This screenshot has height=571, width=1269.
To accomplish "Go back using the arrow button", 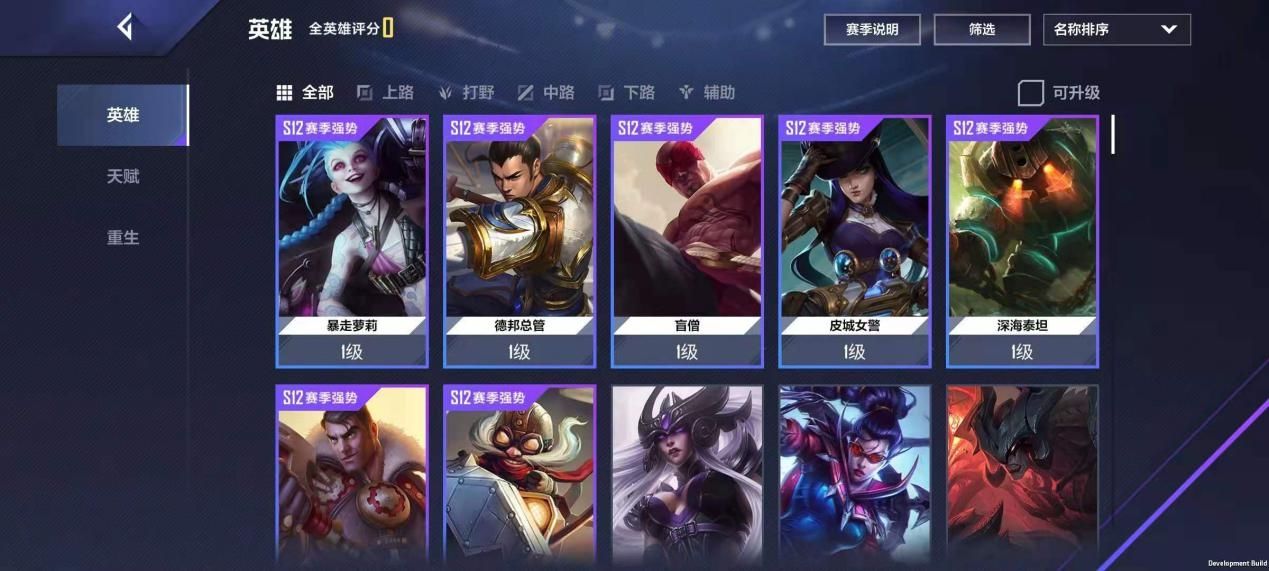I will point(124,27).
